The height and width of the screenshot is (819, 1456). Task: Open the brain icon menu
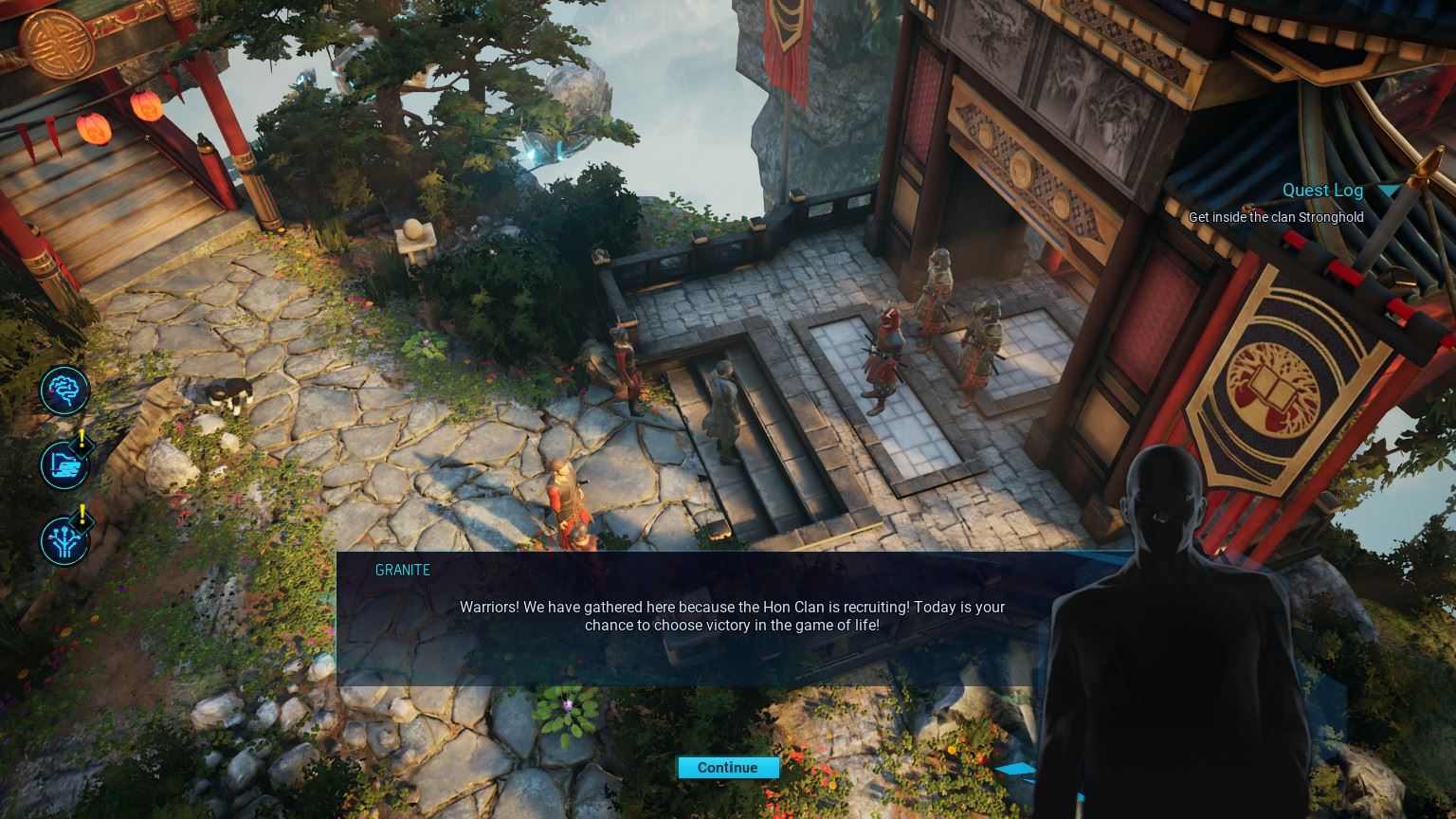tap(64, 390)
